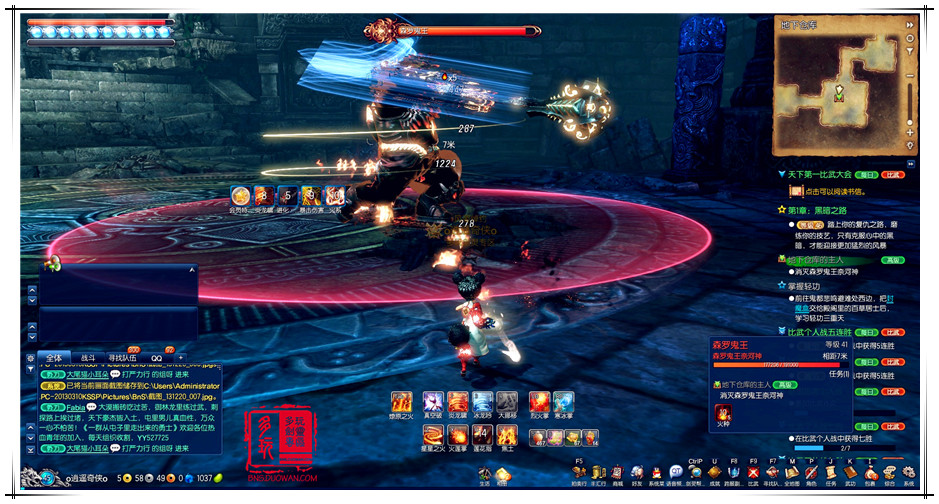Cast the 冰龙吟 ice skill
Screen dimensions: 939x504
pyautogui.click(x=483, y=402)
